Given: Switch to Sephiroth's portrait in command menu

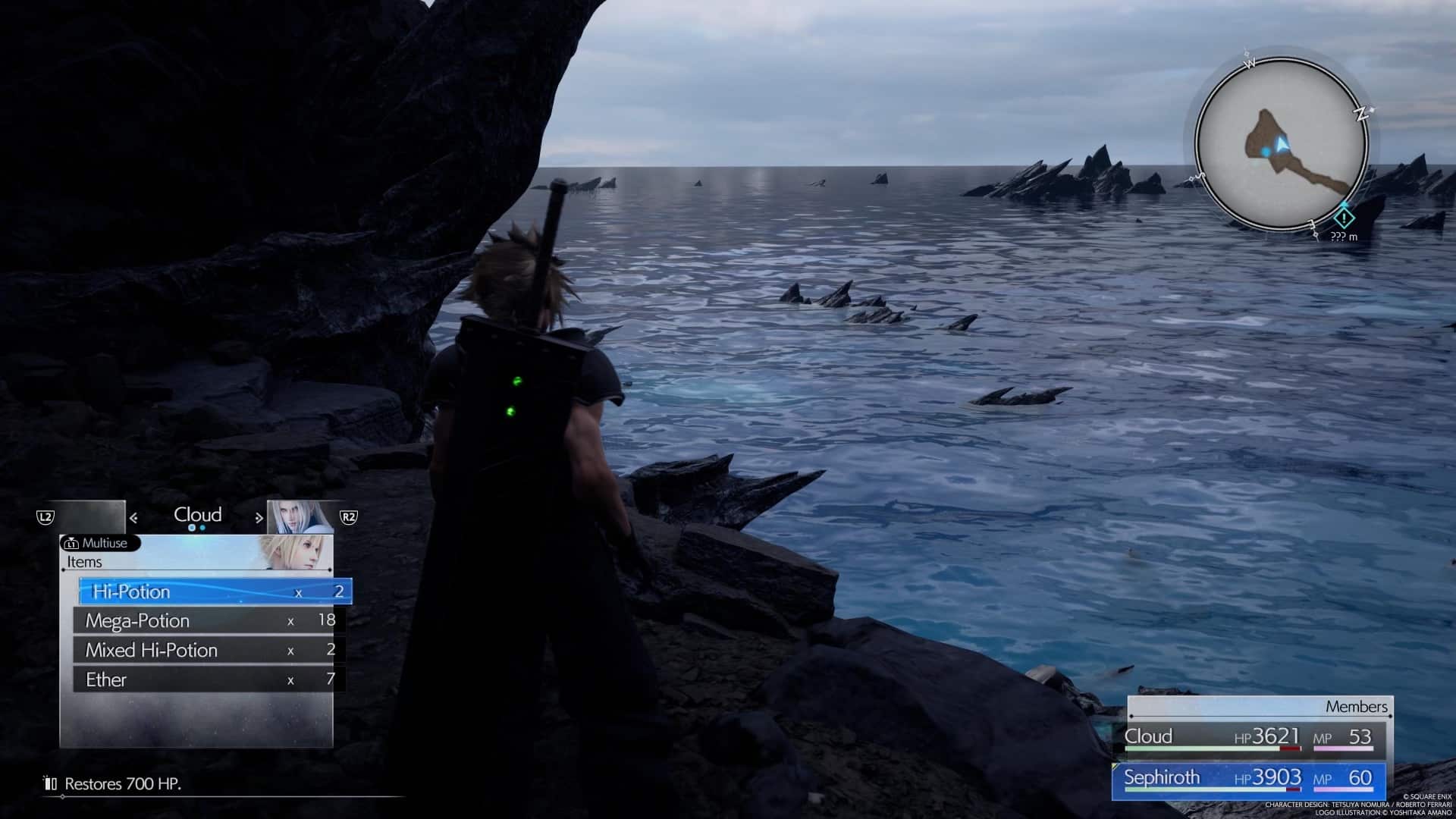Looking at the screenshot, I should 300,517.
